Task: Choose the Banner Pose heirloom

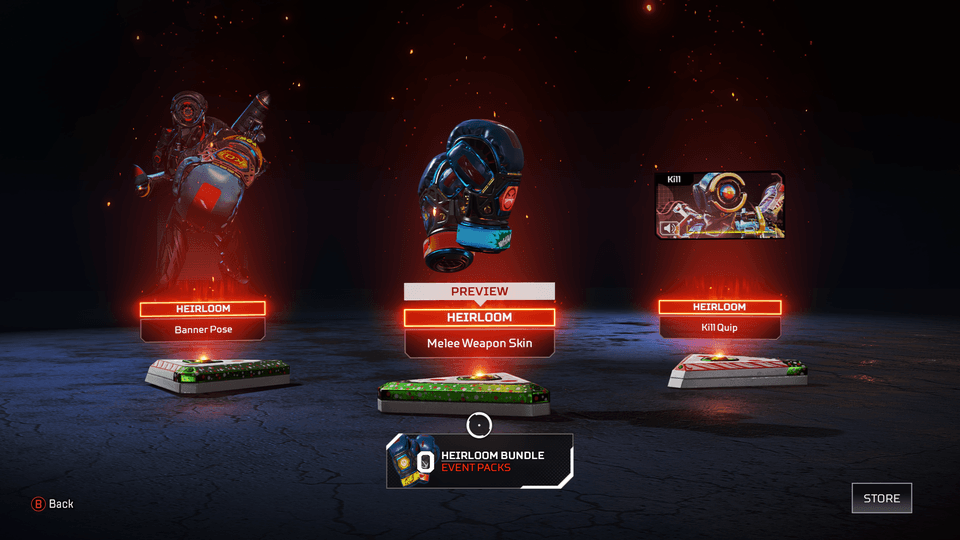Action: click(x=203, y=329)
